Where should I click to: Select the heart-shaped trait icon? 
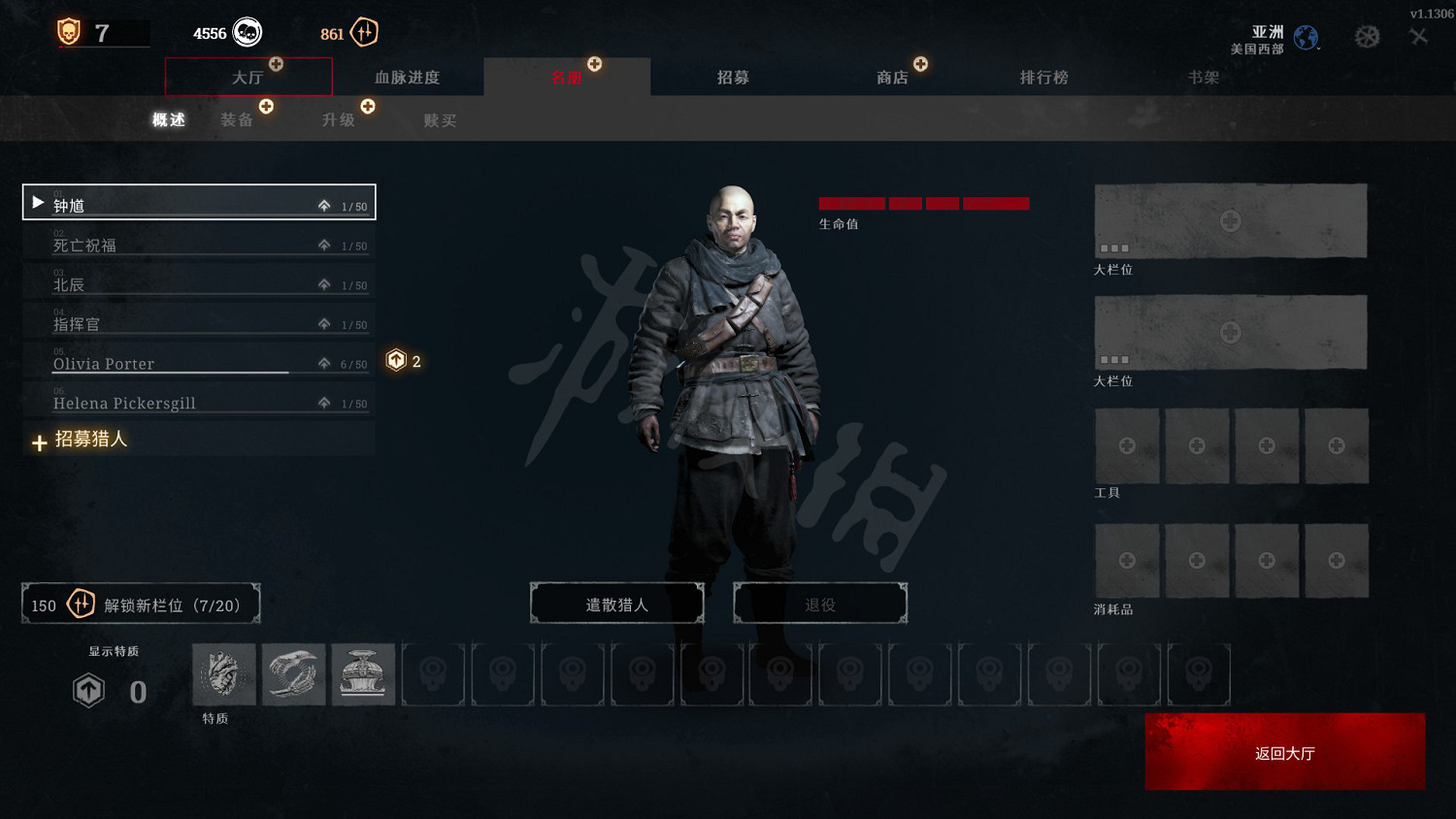pos(223,673)
